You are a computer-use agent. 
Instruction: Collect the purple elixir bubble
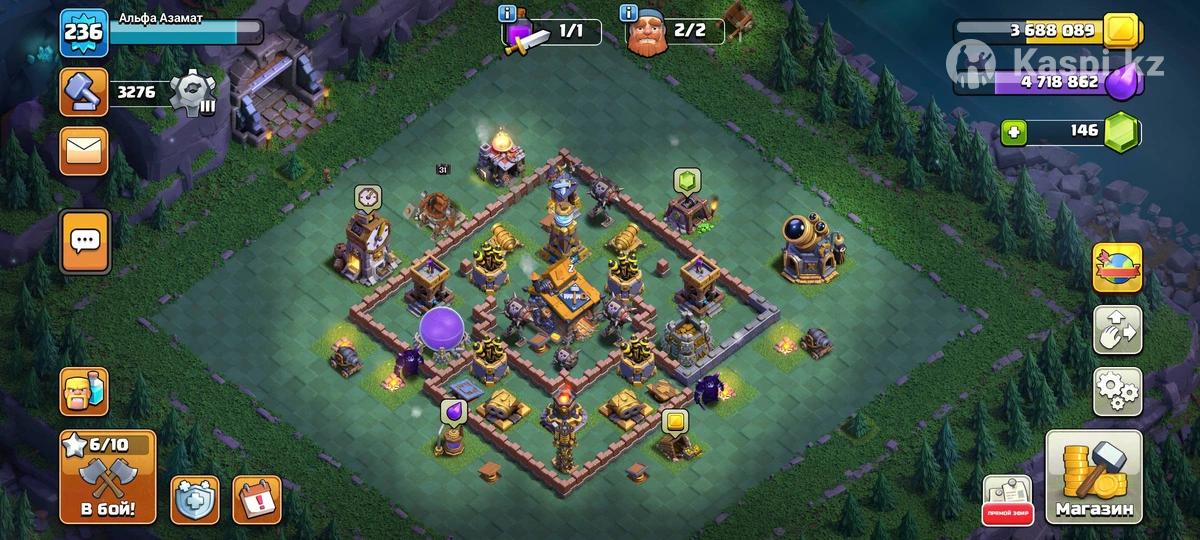(x=452, y=410)
